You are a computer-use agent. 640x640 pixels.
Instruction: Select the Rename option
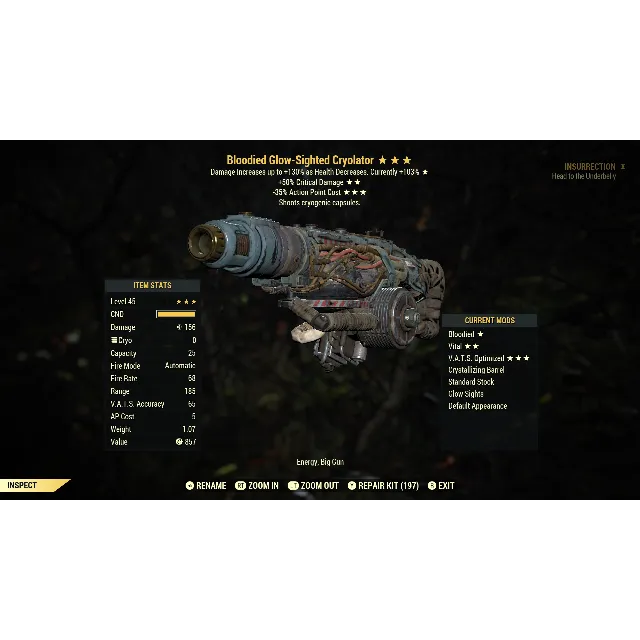tap(206, 486)
